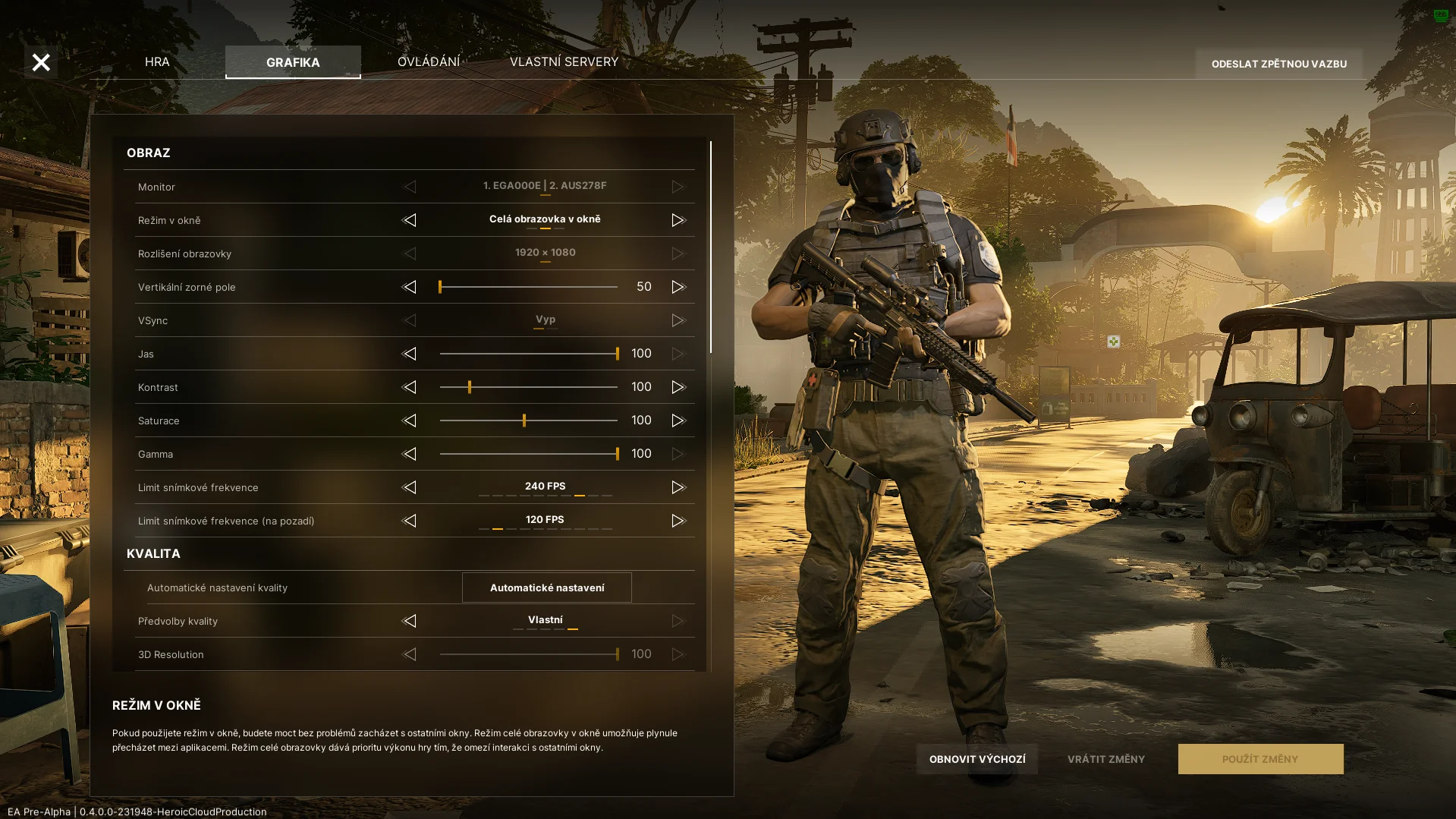The image size is (1456, 819).
Task: Send feedback via ODESLAT ZPĚTNOU VAZBU
Action: click(1278, 64)
